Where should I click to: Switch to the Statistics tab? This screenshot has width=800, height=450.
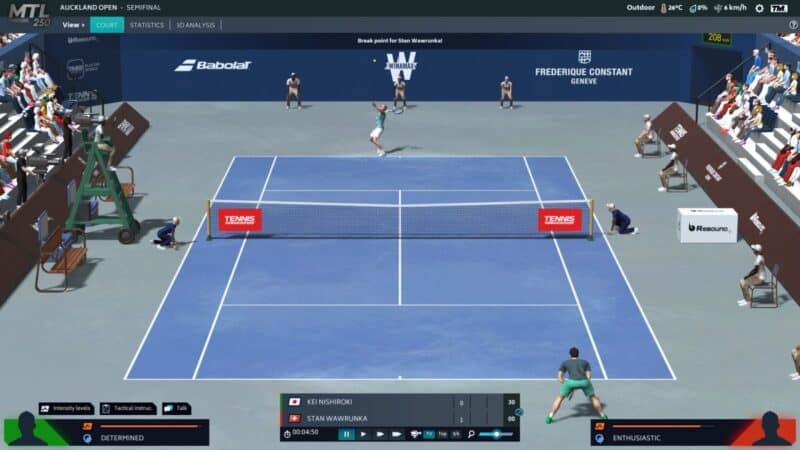coord(146,25)
